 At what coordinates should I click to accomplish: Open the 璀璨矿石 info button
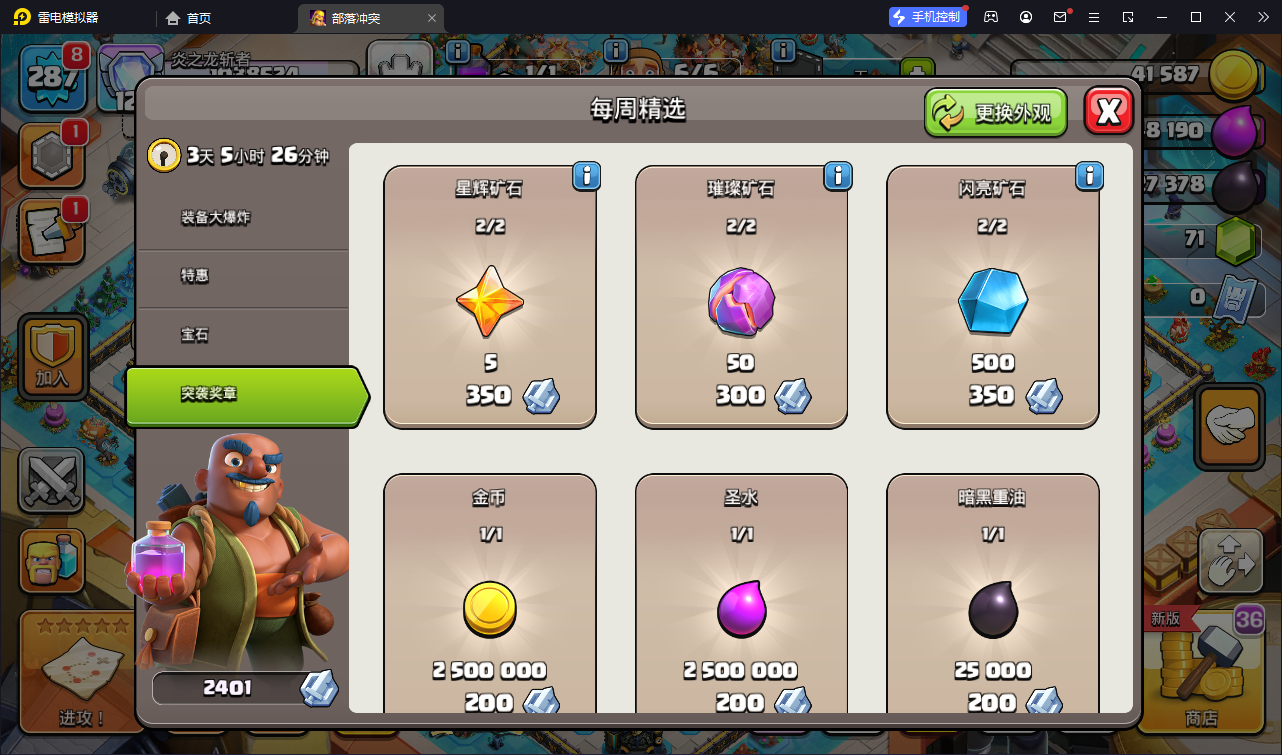pos(837,177)
